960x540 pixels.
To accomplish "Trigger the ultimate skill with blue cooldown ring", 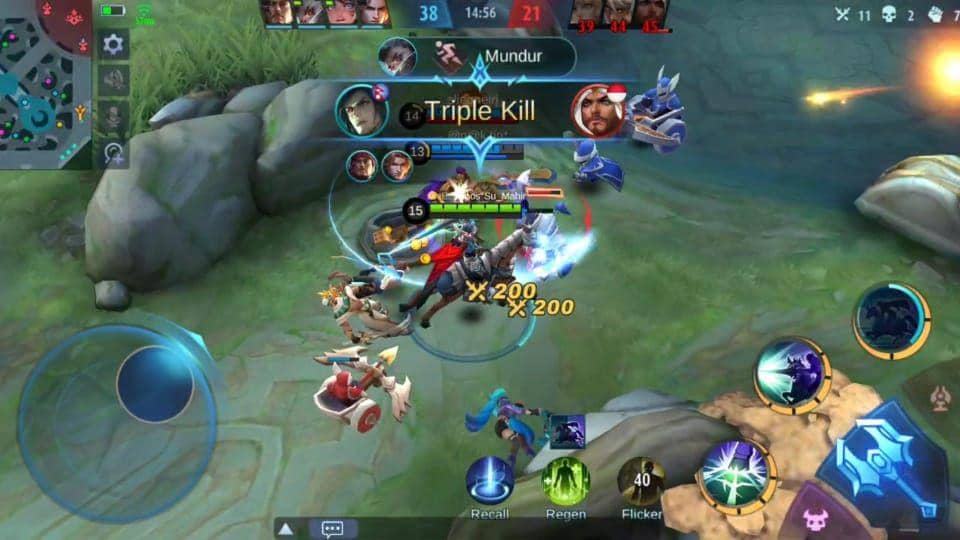I will click(x=891, y=320).
